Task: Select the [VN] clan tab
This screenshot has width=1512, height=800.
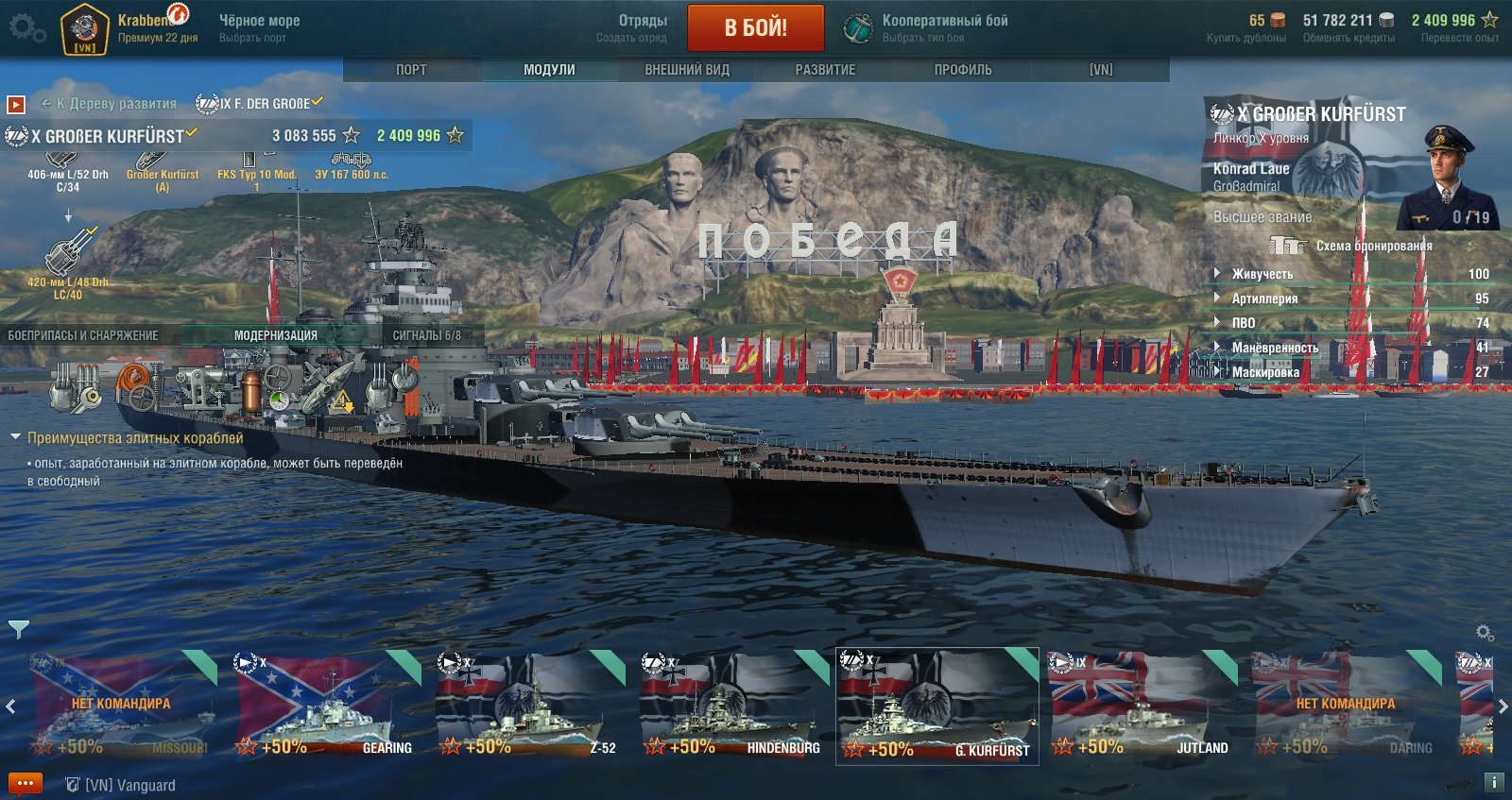Action: pos(1101,70)
